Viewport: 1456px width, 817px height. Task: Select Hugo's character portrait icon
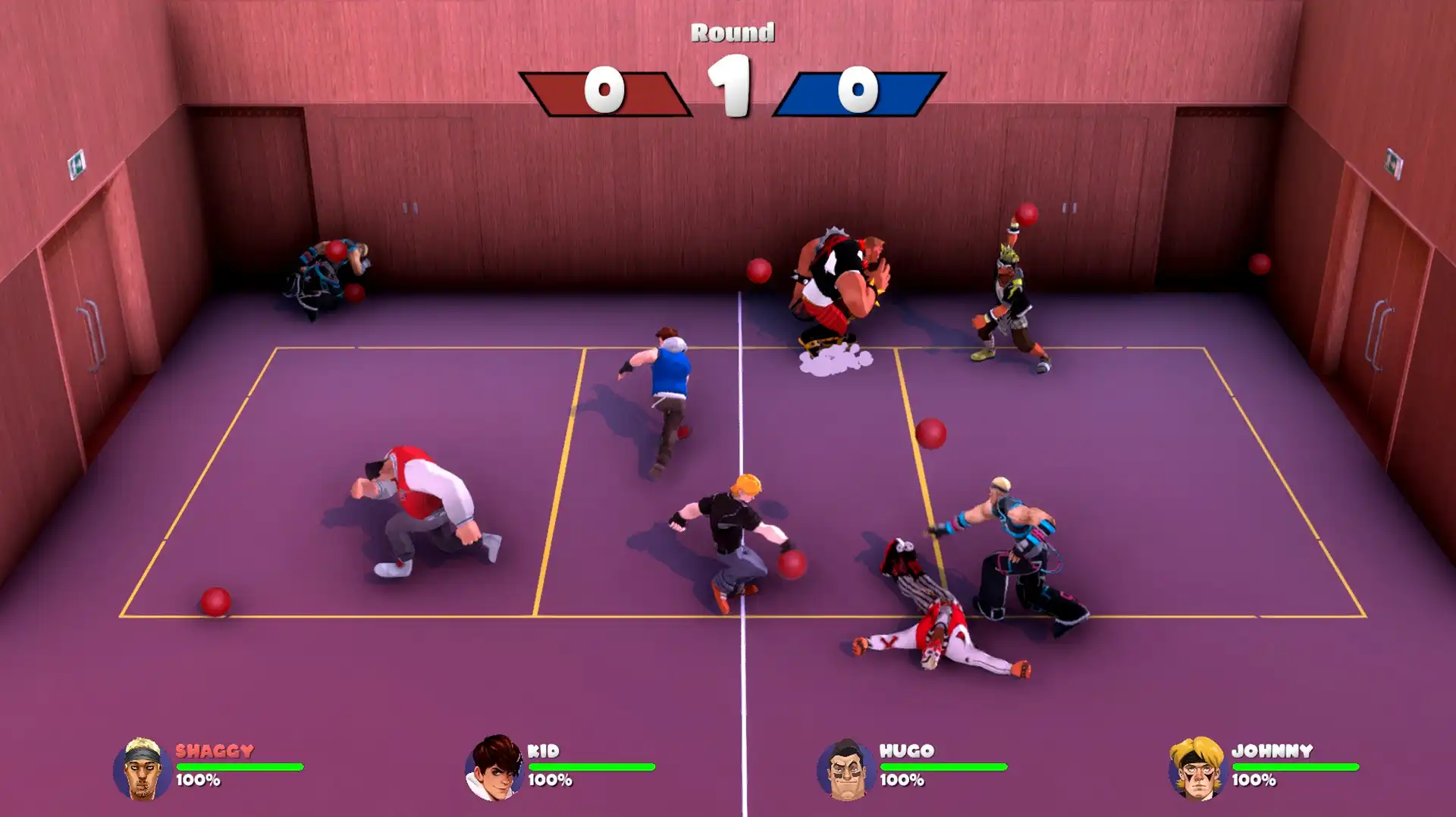(846, 768)
